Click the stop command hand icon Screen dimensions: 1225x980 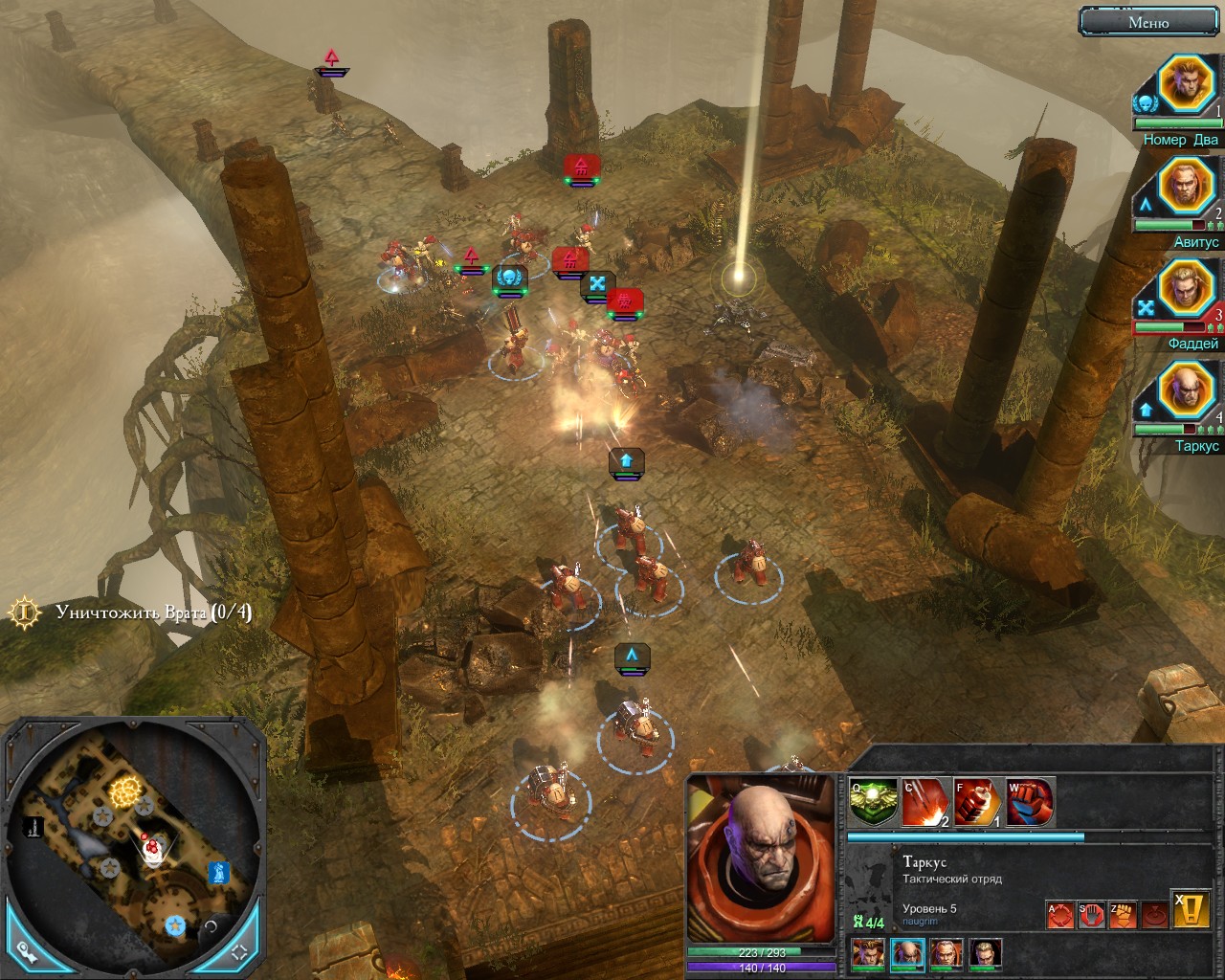click(x=1091, y=916)
